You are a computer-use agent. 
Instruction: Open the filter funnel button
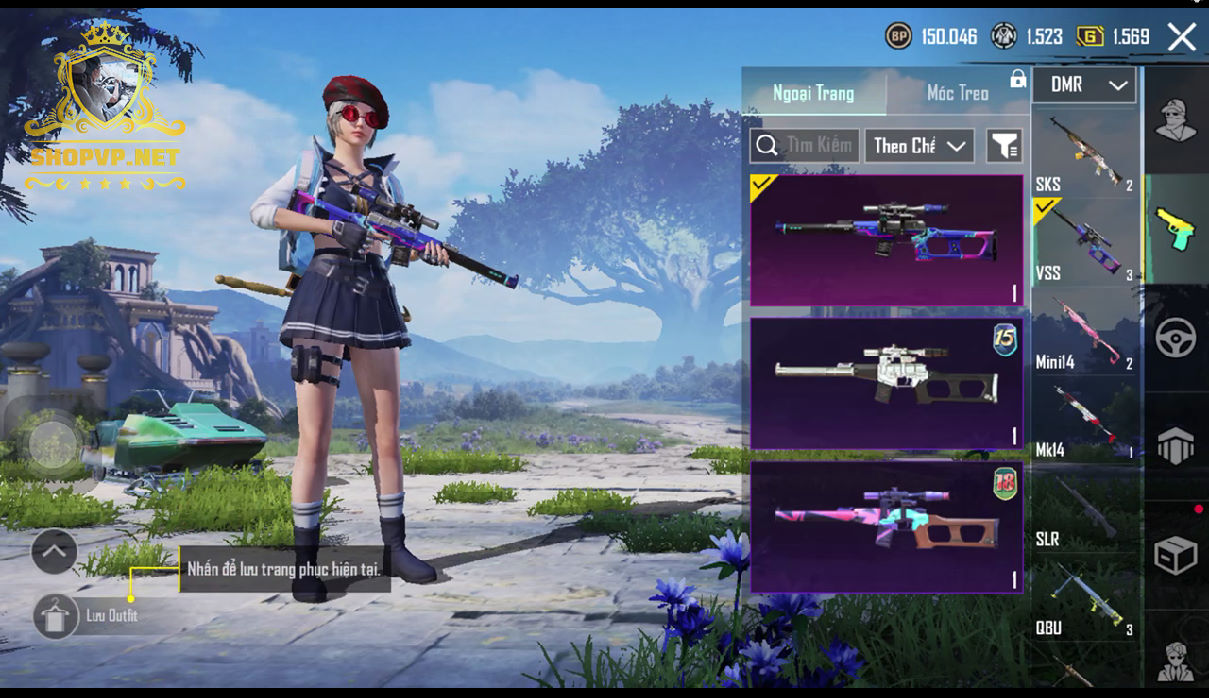(1003, 146)
